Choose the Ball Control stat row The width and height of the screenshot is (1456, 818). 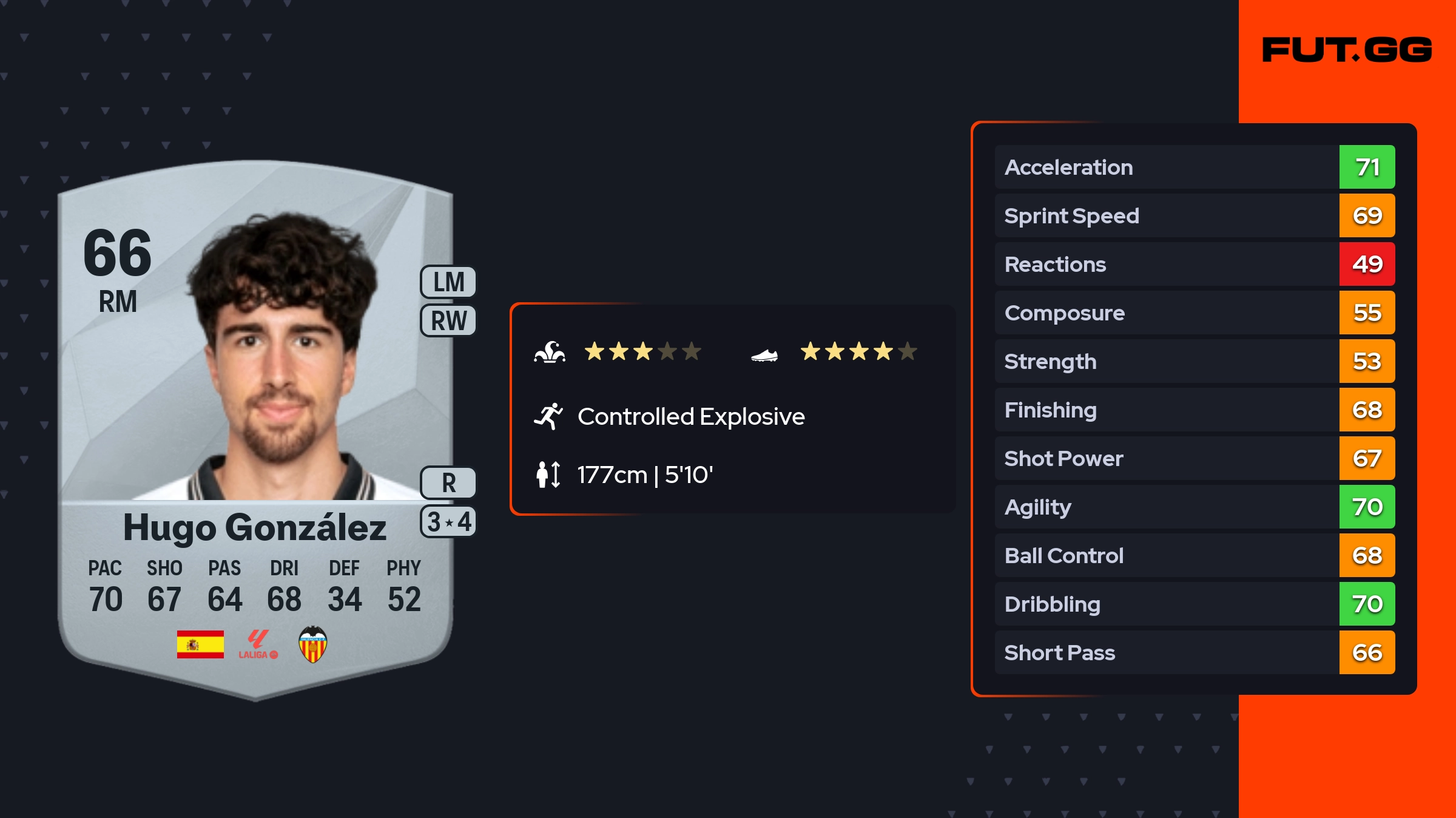pos(1194,555)
